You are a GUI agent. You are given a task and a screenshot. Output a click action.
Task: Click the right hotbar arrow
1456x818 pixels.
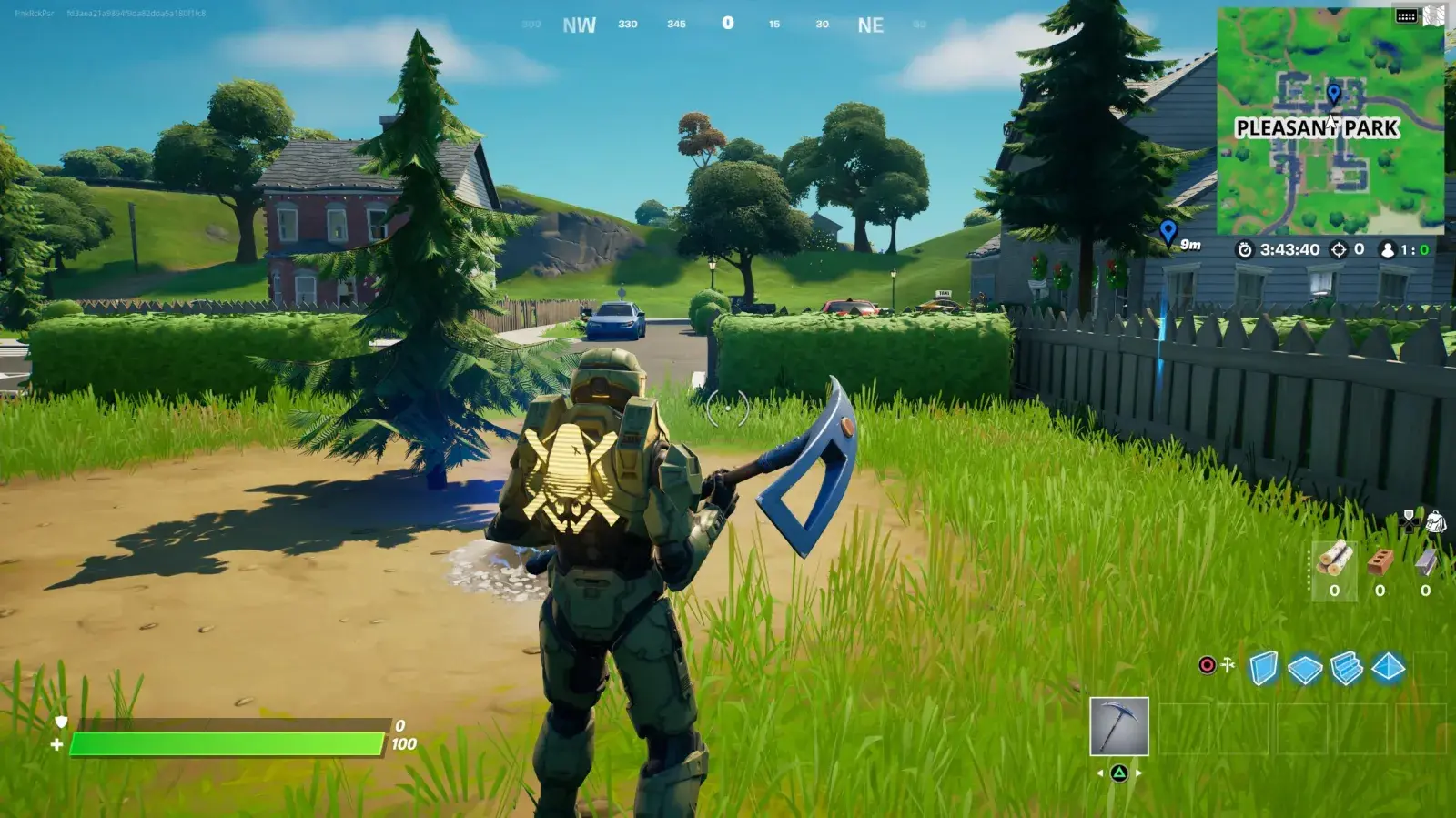(x=1138, y=773)
